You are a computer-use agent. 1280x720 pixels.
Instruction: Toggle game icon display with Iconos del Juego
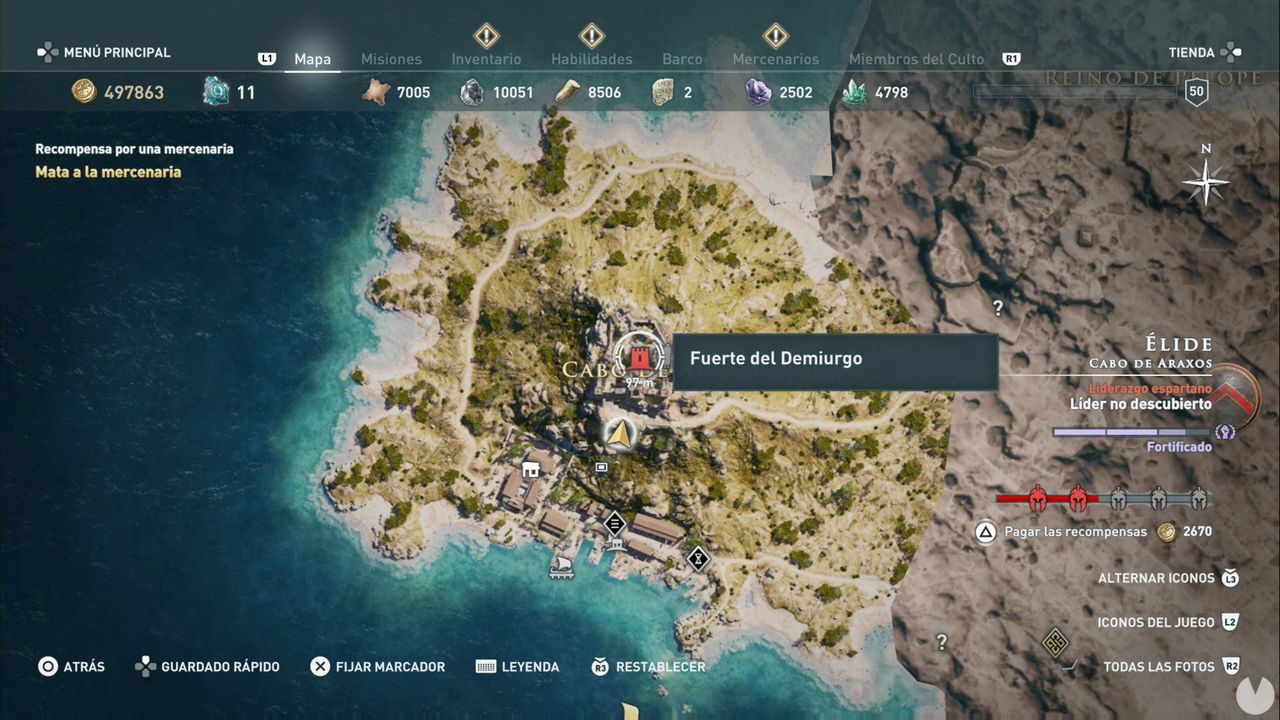coord(1156,621)
